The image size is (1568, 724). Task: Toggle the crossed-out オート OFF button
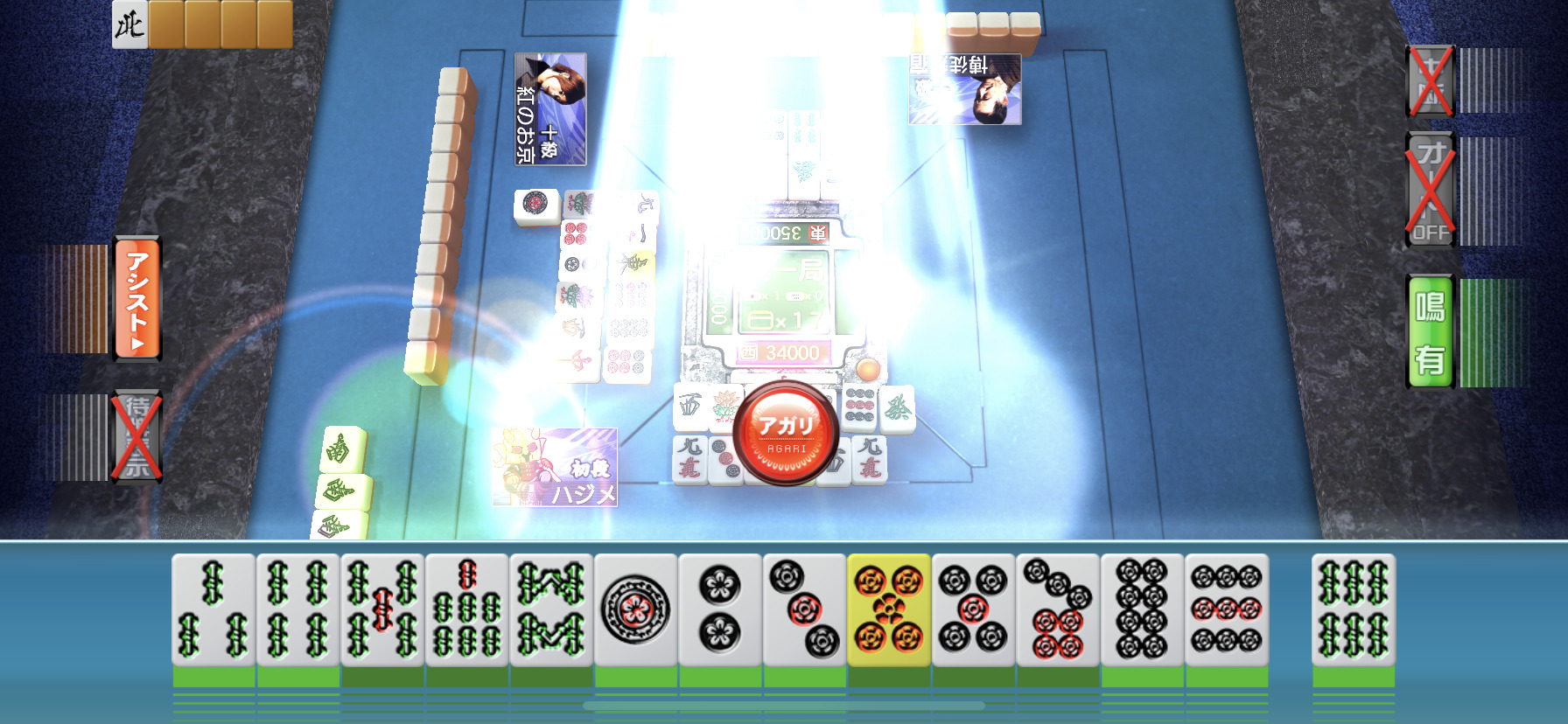click(x=1430, y=189)
